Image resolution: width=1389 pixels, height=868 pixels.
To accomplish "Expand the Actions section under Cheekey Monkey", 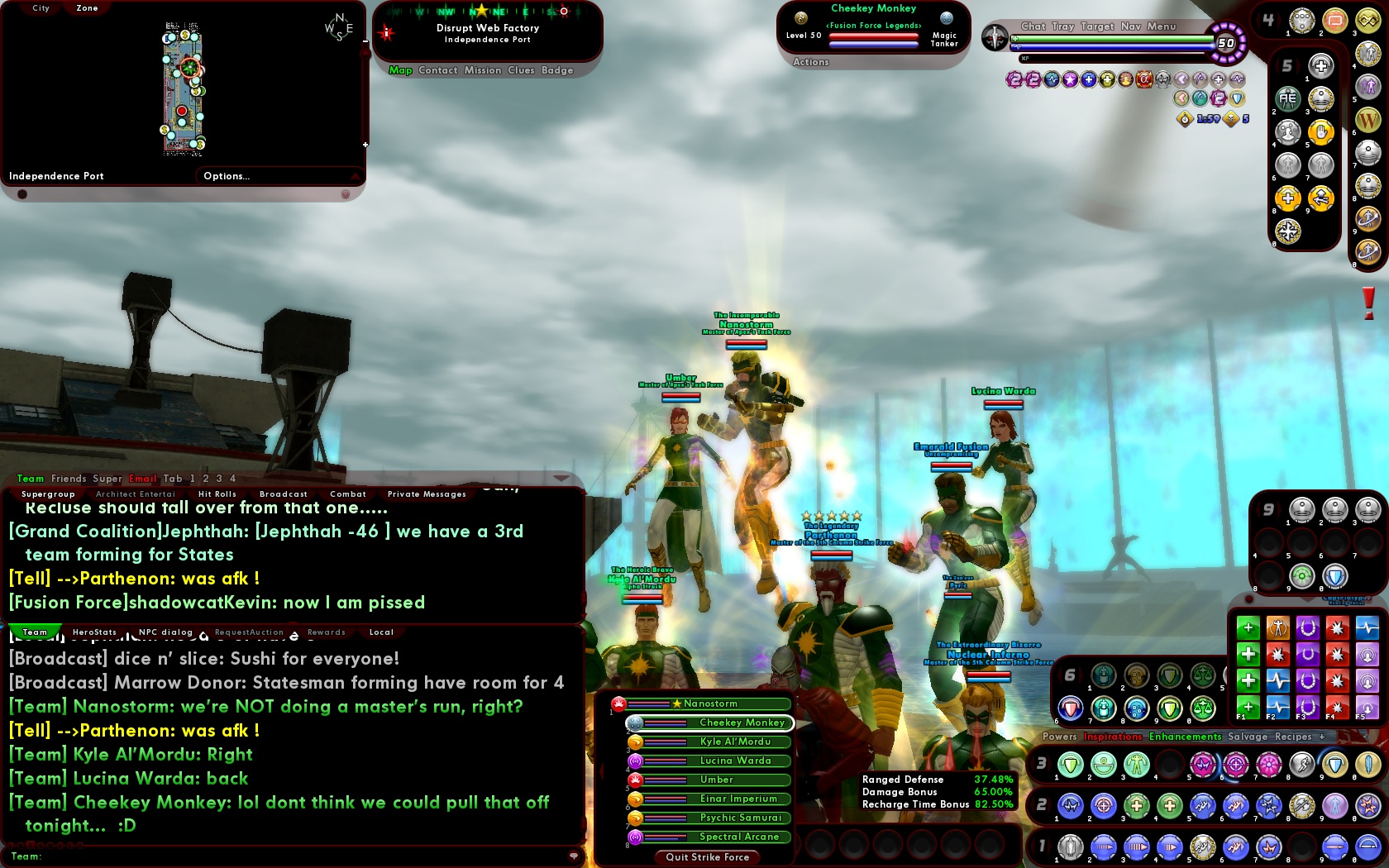I will click(x=811, y=61).
